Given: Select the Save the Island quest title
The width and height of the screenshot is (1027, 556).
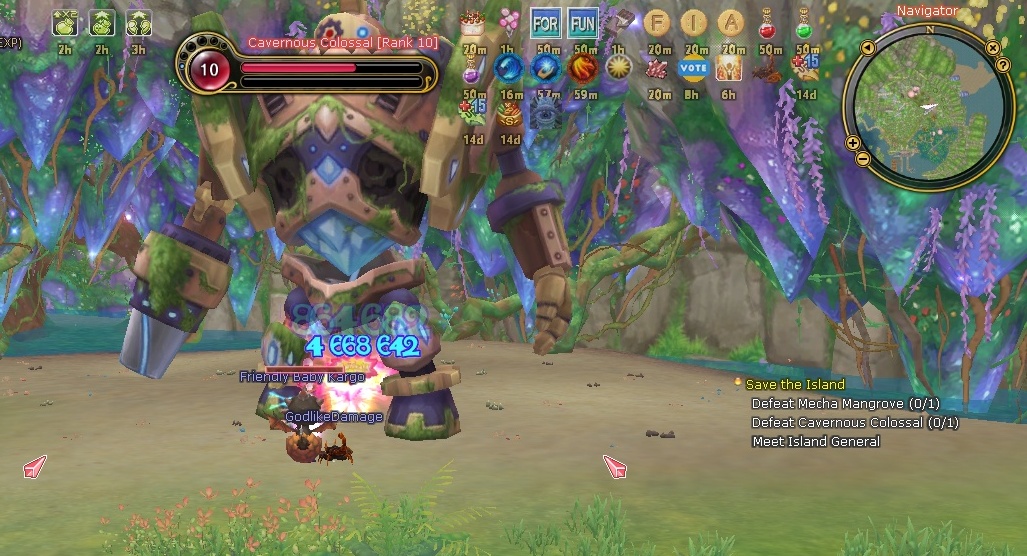Looking at the screenshot, I should [x=795, y=384].
